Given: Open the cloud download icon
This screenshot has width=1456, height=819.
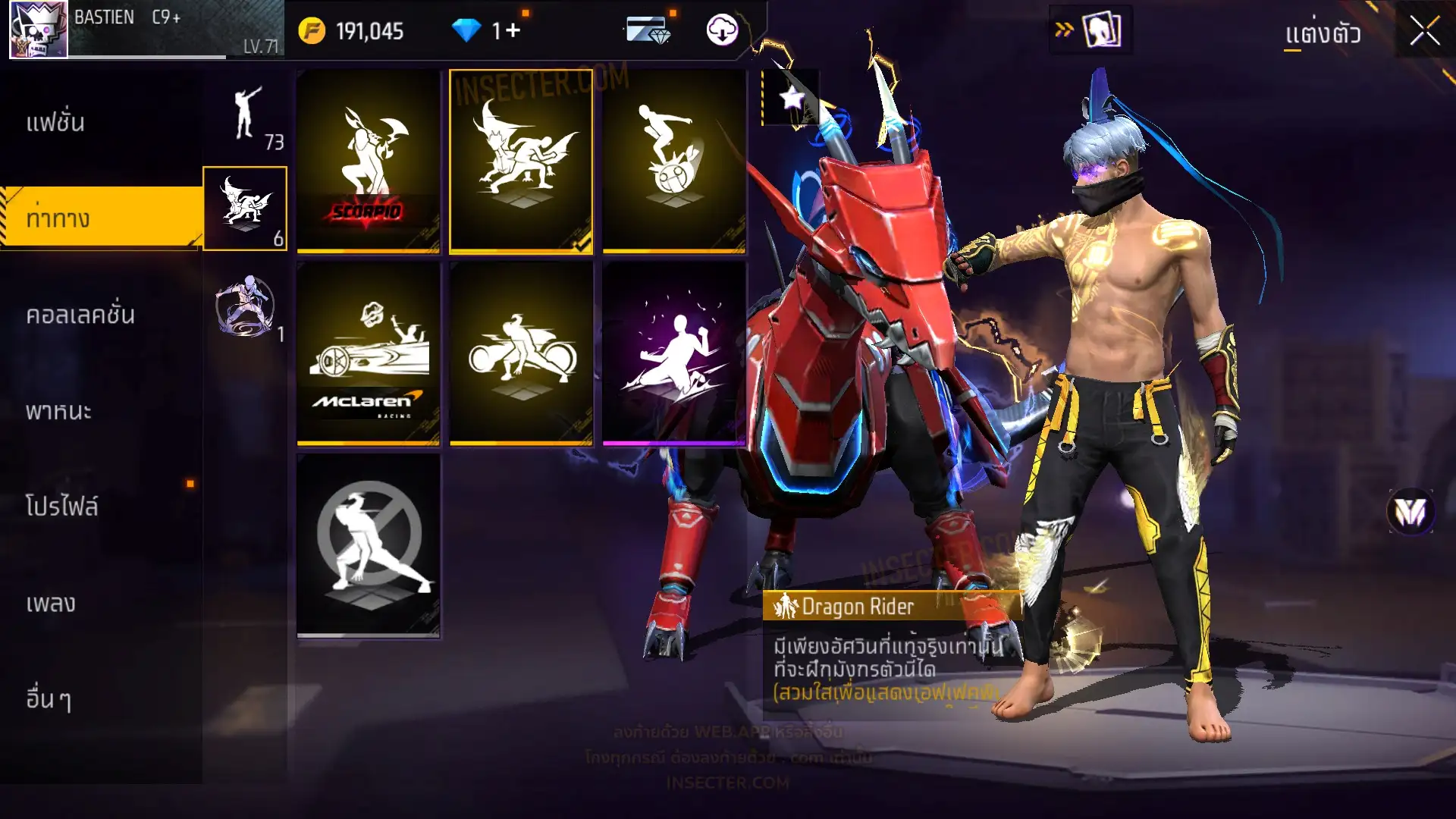Looking at the screenshot, I should tap(722, 31).
